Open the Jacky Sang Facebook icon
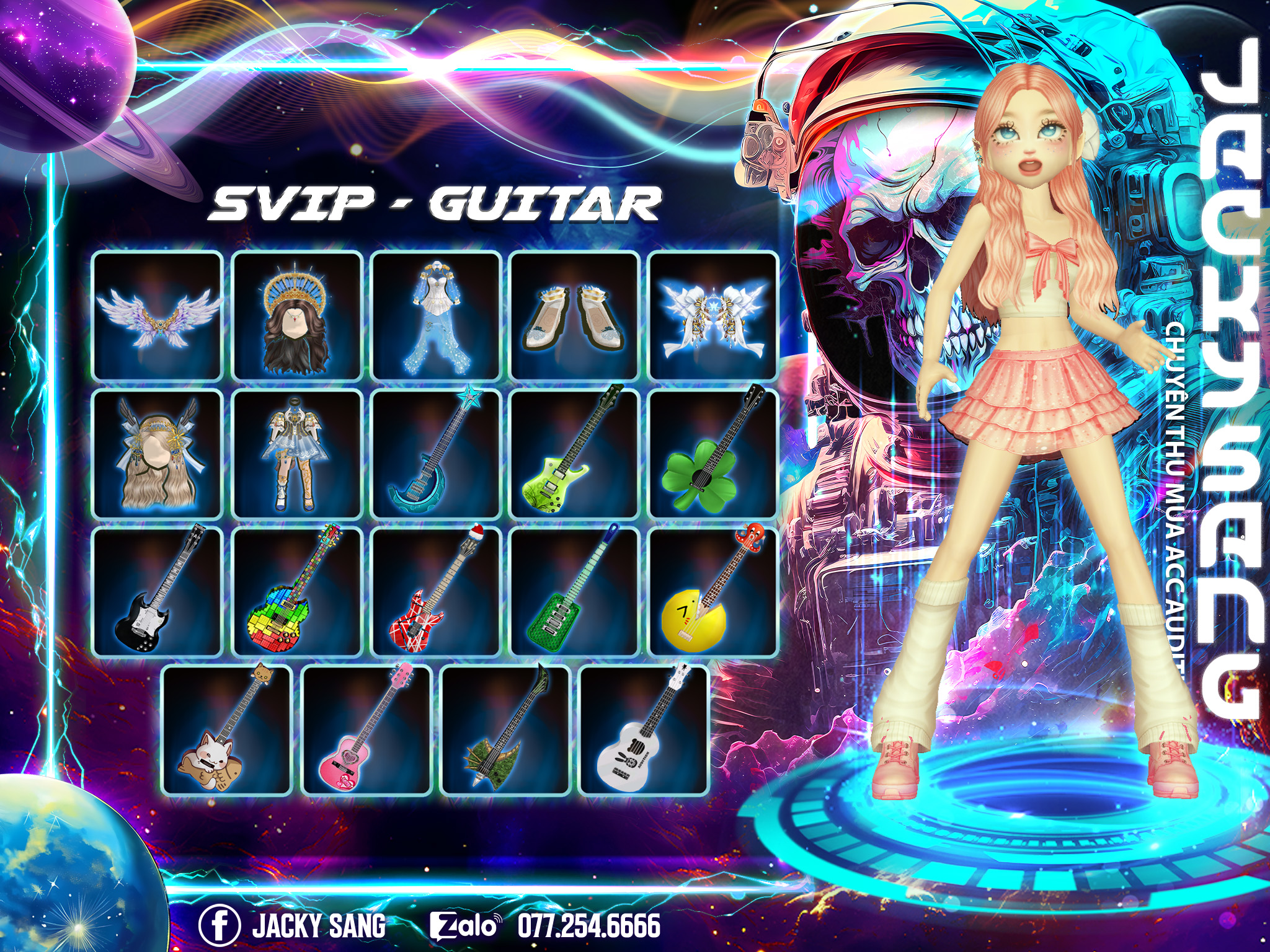 (219, 925)
